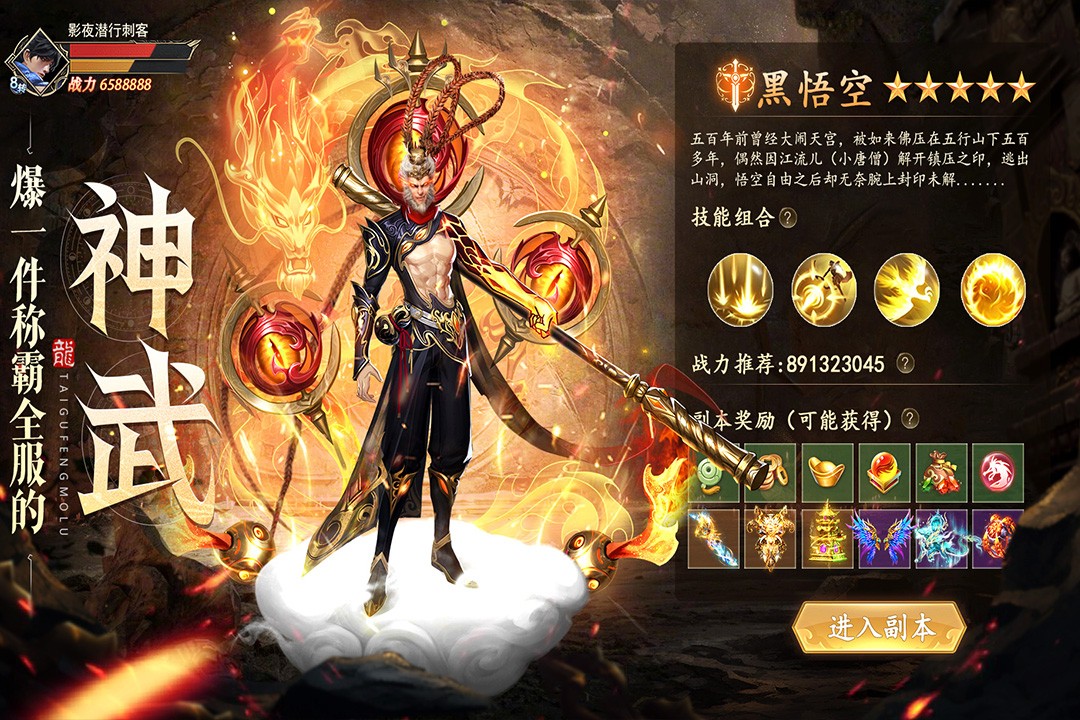The height and width of the screenshot is (720, 1080).
Task: Inspect the treasure bag with gems reward
Action: pos(940,473)
